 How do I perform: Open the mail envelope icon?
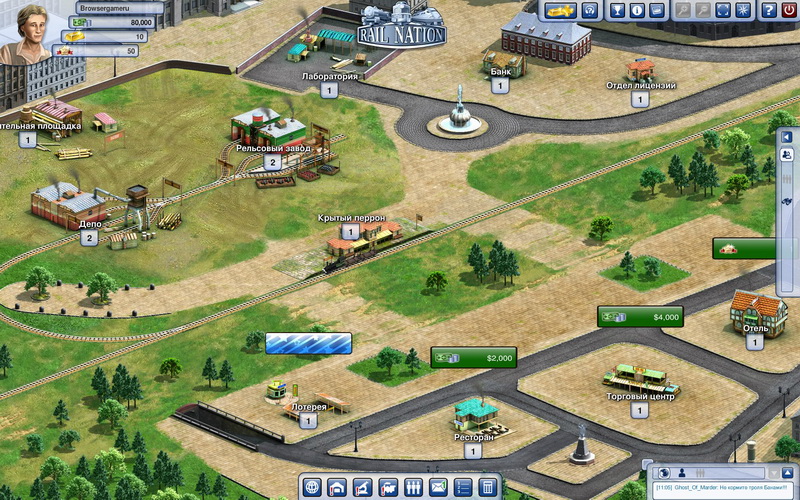[437, 488]
